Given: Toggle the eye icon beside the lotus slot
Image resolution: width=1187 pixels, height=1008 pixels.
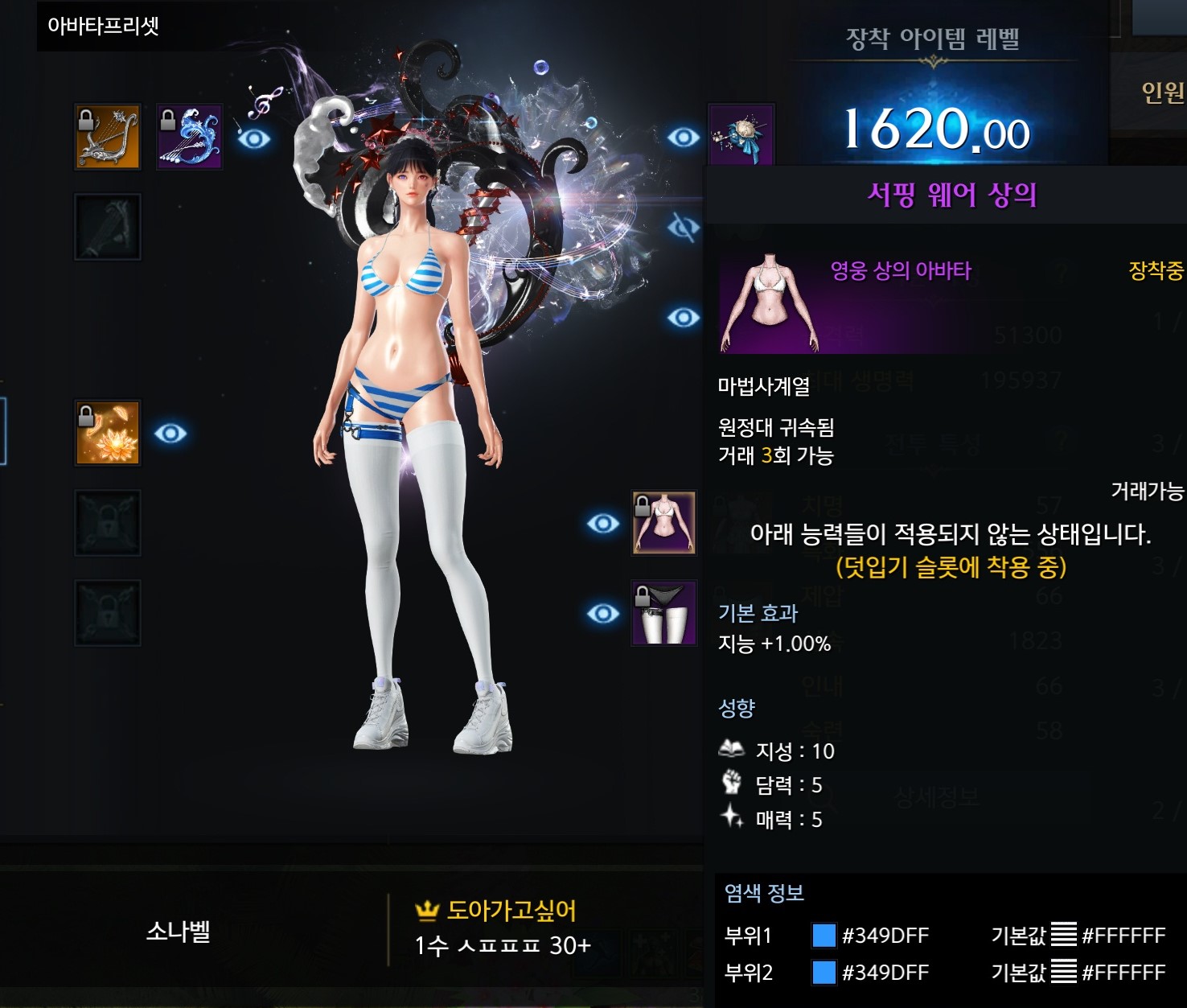Looking at the screenshot, I should (170, 434).
